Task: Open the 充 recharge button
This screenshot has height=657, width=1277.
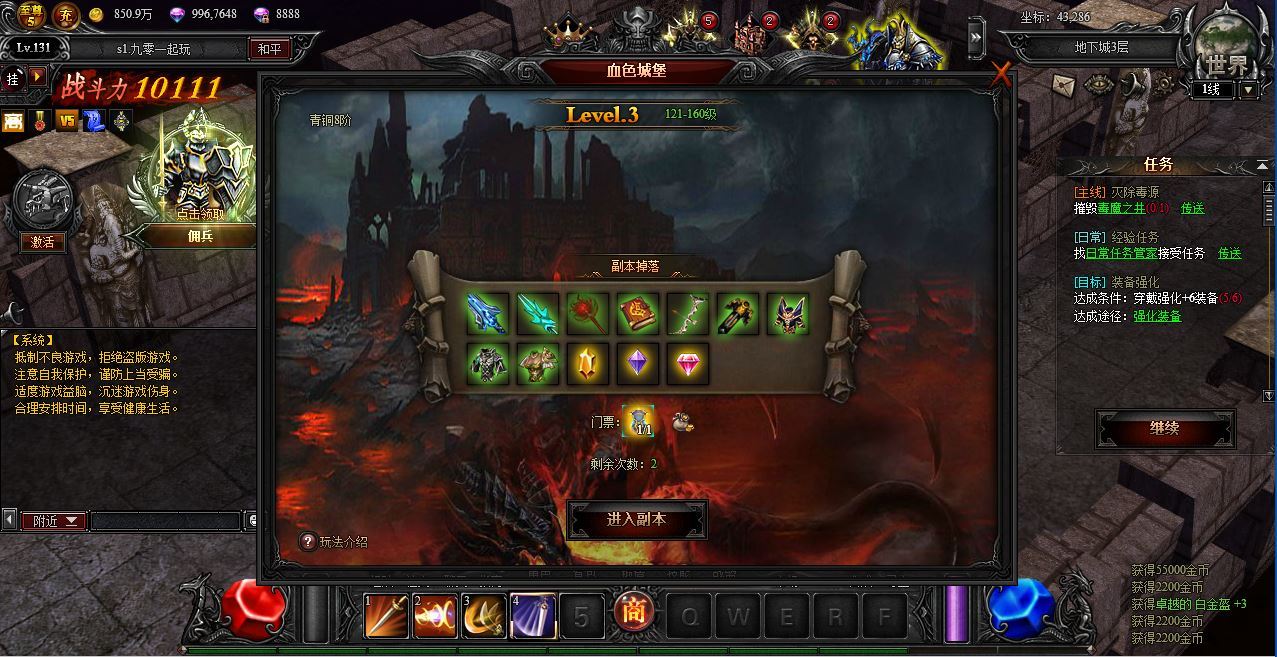Action: [65, 15]
